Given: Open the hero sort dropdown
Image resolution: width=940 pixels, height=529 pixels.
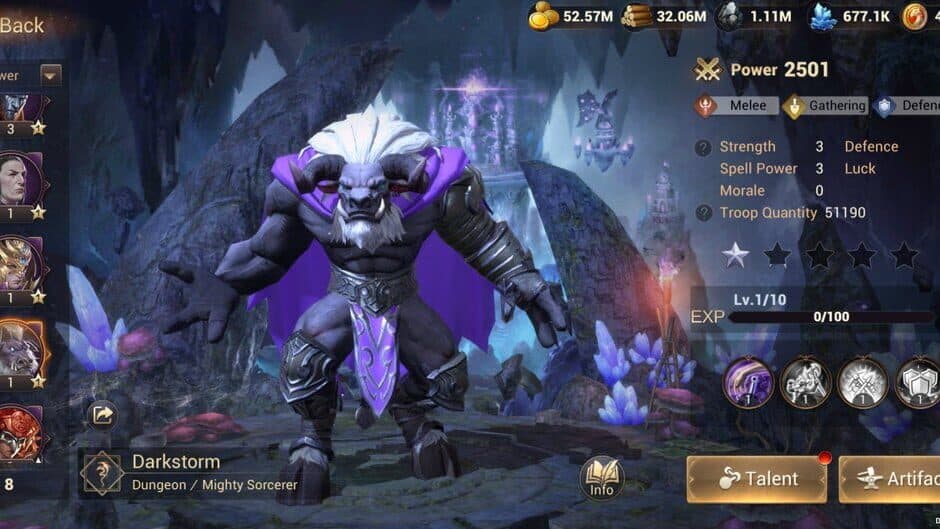Looking at the screenshot, I should coord(50,75).
